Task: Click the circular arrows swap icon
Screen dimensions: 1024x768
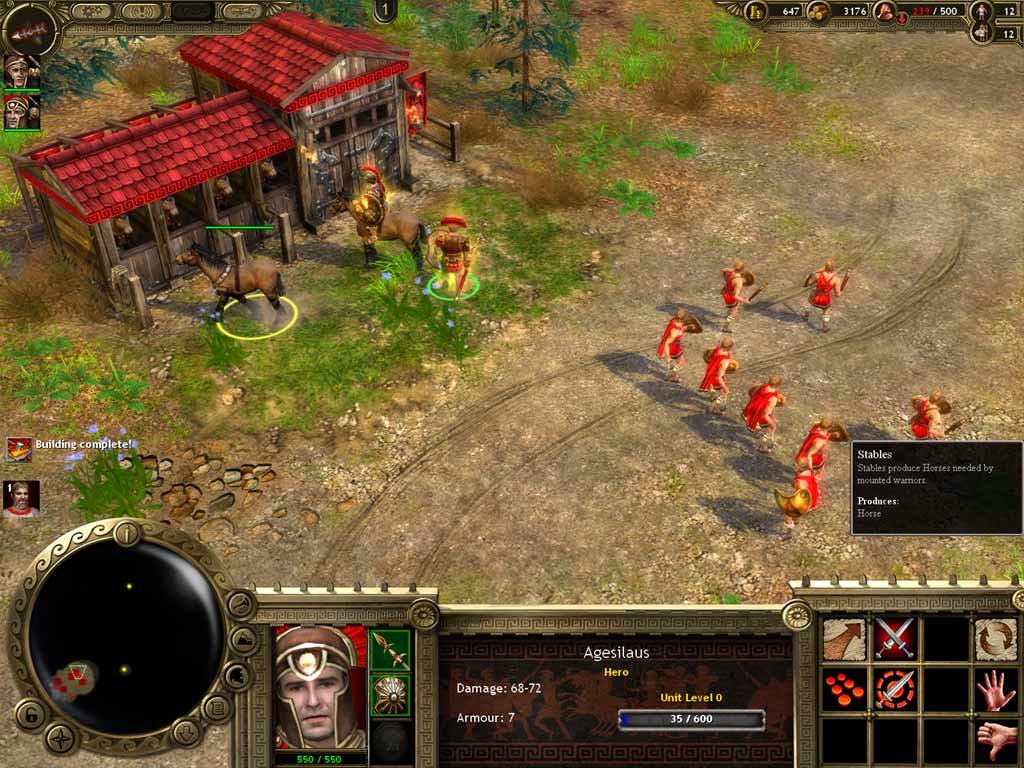Action: pyautogui.click(x=995, y=639)
